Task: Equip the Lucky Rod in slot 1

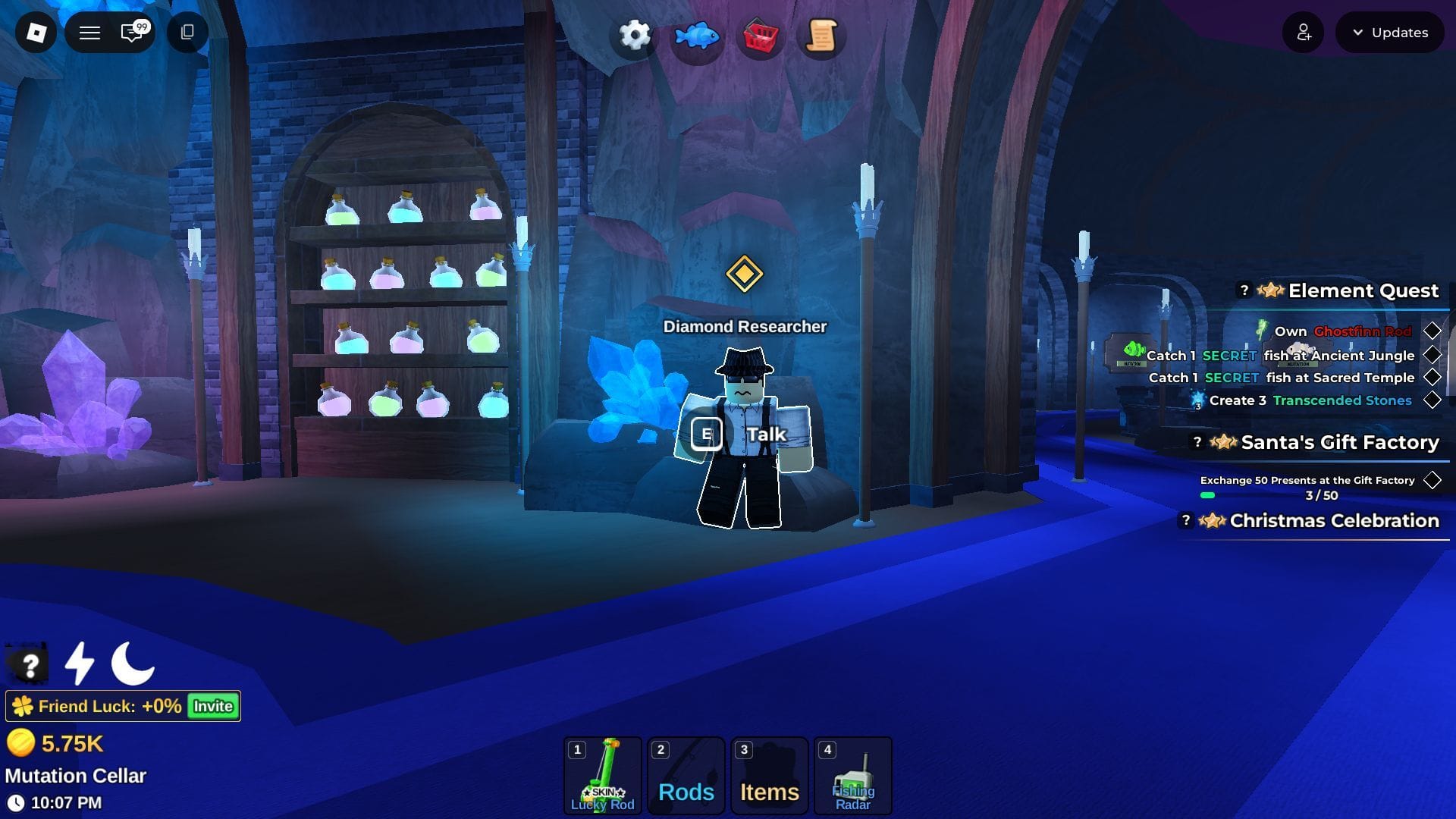Action: tap(603, 775)
